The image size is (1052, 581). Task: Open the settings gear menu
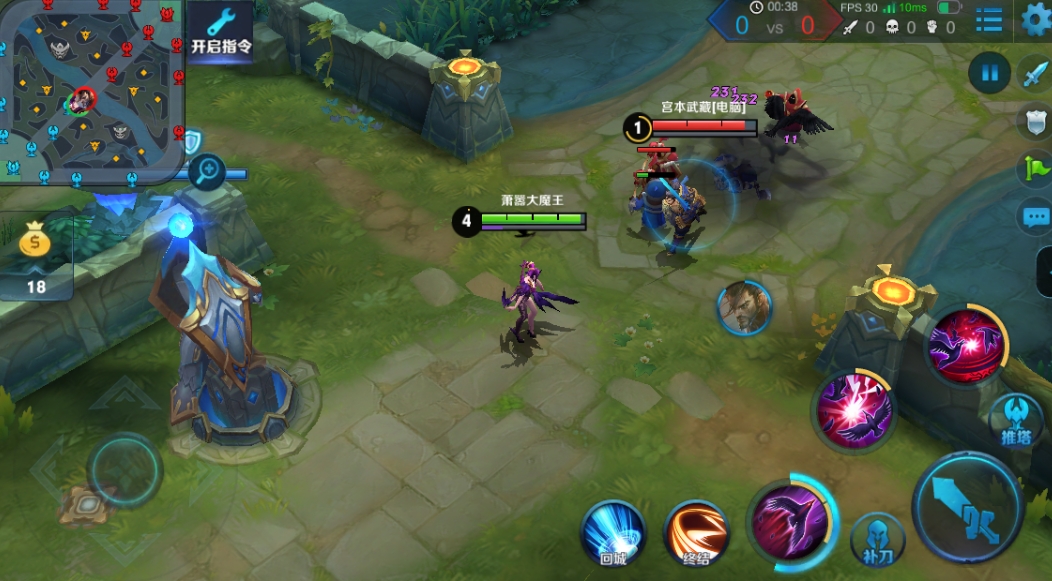1037,18
